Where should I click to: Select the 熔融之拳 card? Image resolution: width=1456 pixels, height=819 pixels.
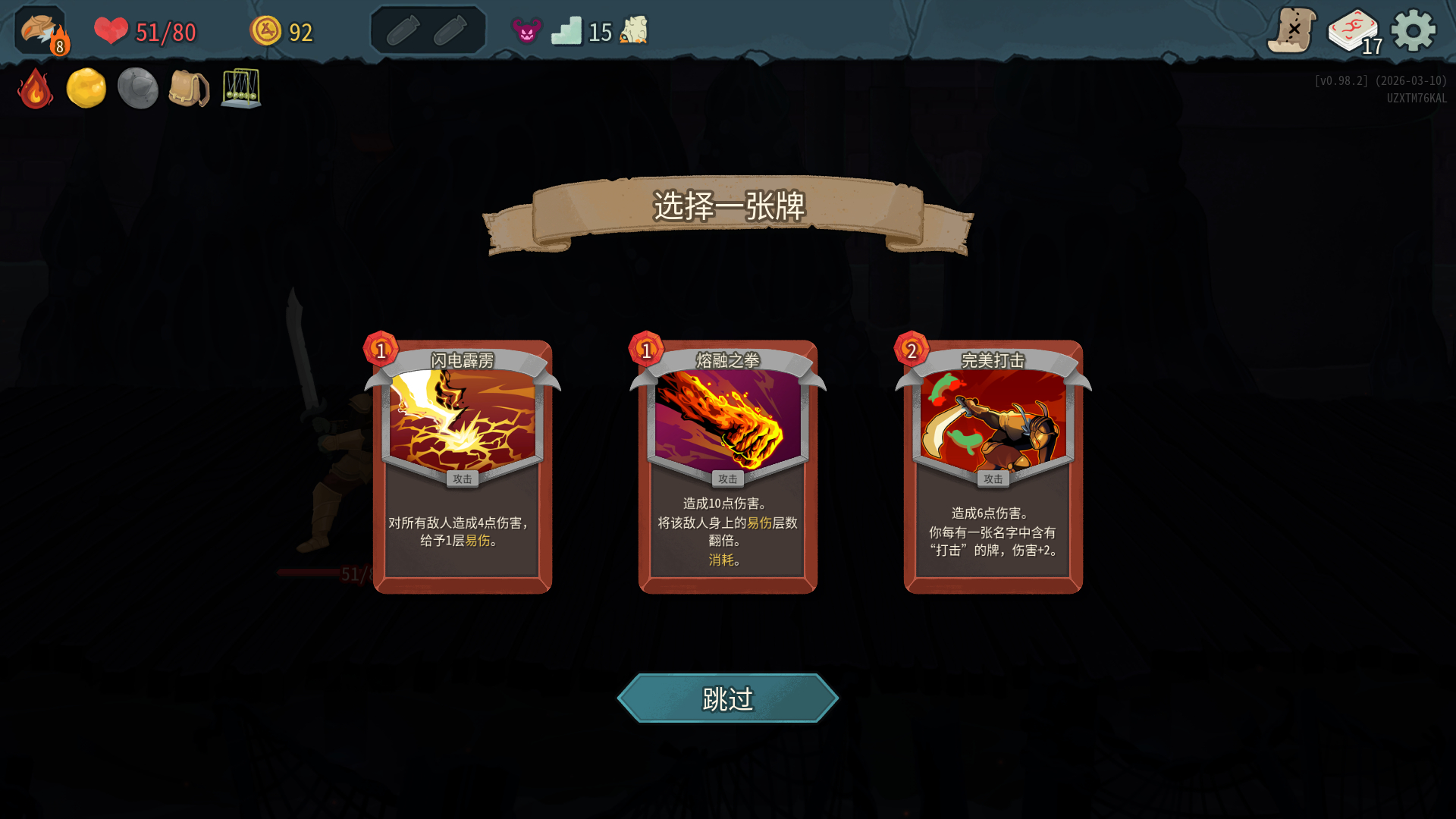coord(727,466)
